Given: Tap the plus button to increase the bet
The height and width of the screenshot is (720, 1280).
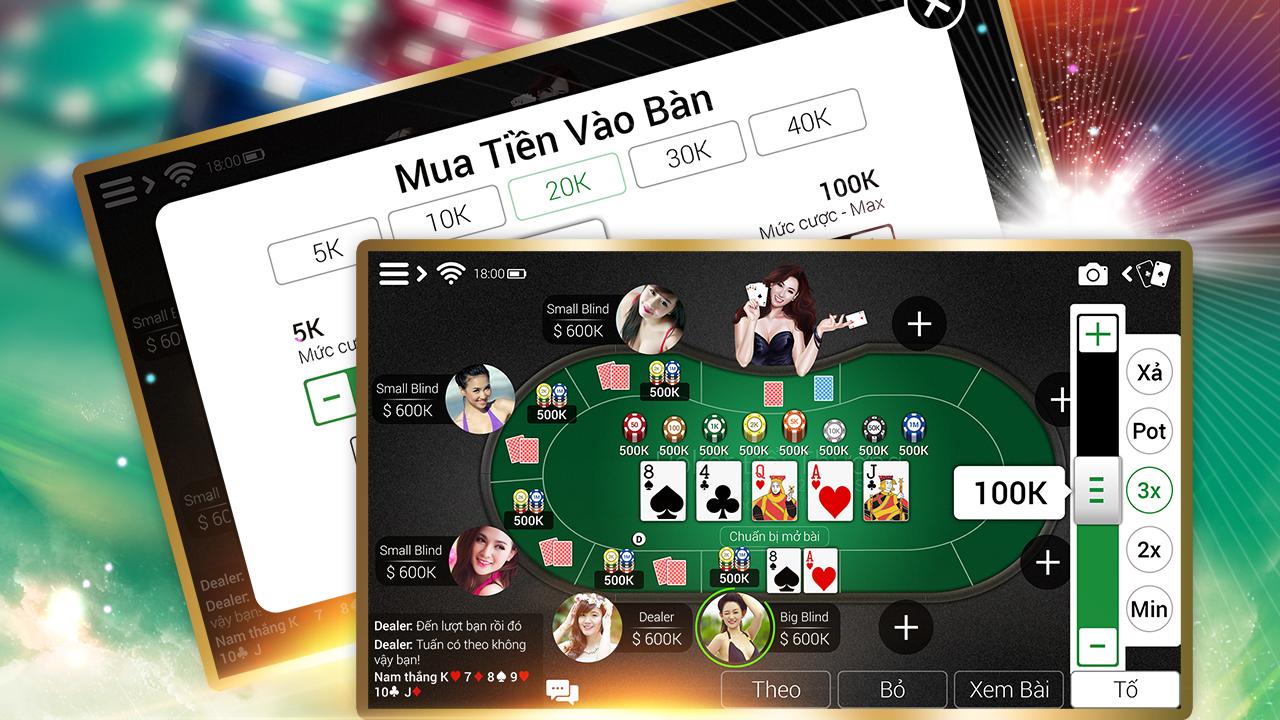Looking at the screenshot, I should tap(1097, 333).
